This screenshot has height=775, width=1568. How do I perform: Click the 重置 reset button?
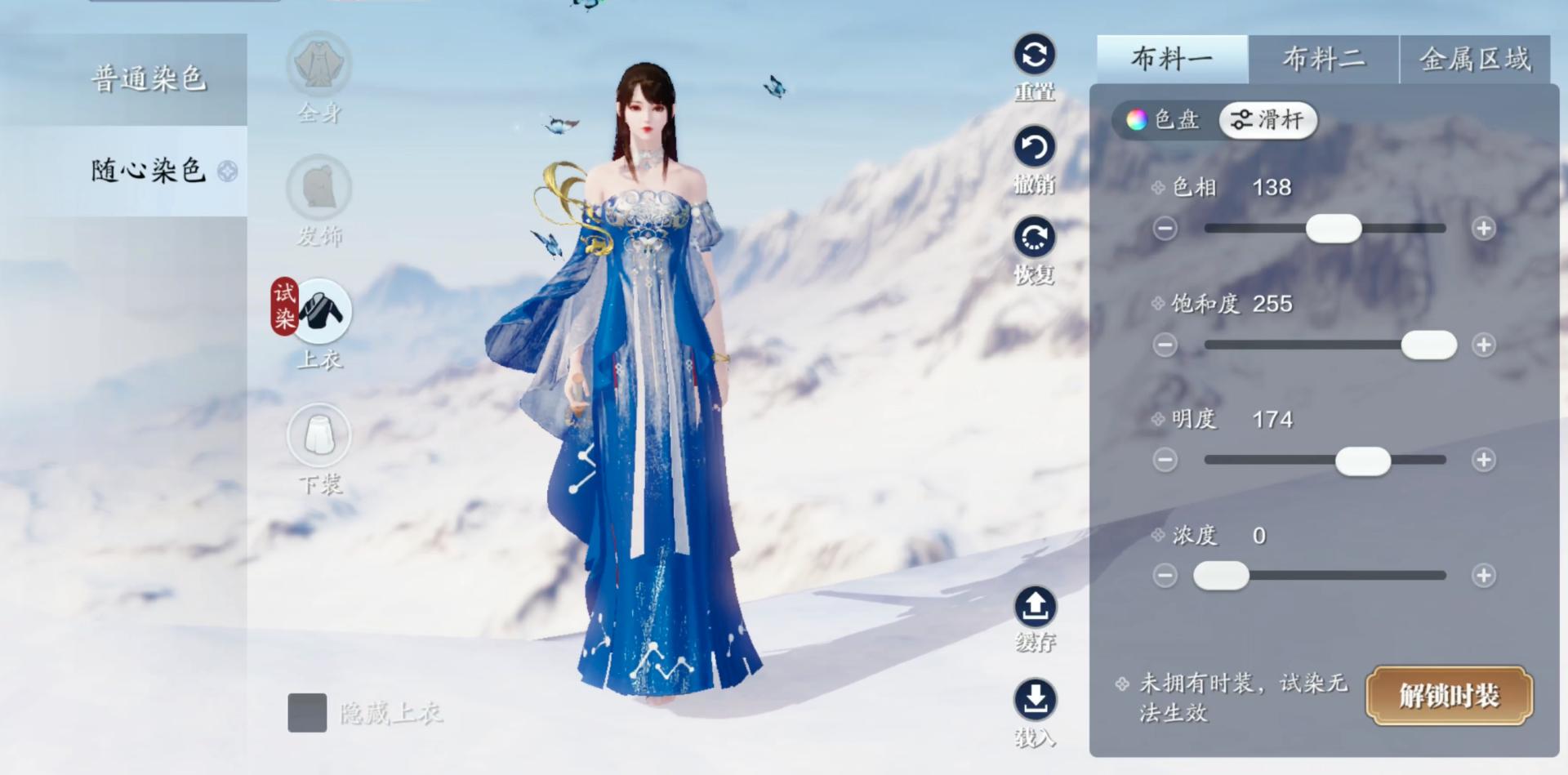[1035, 56]
